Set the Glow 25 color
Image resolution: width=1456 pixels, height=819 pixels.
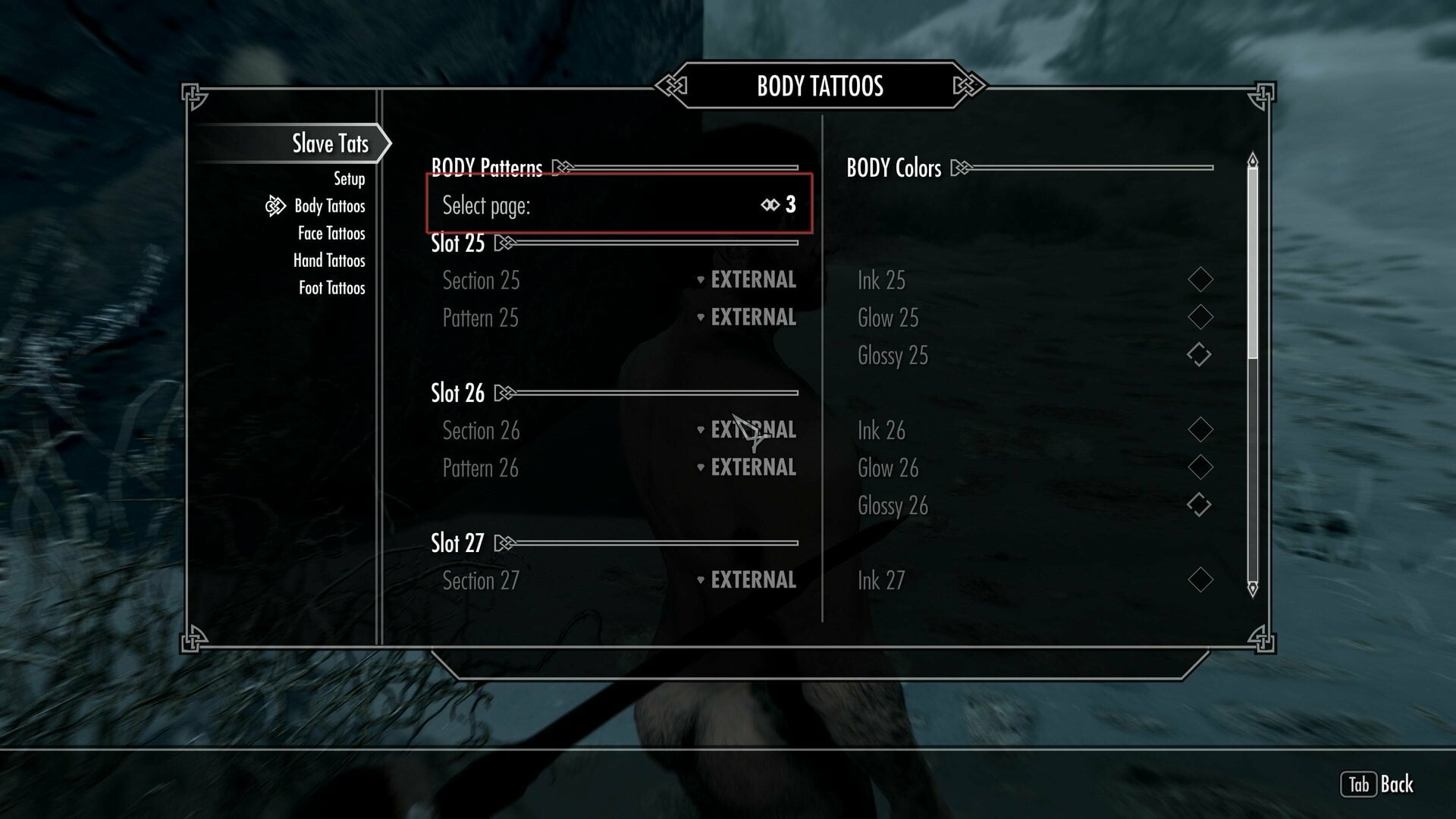click(1200, 317)
